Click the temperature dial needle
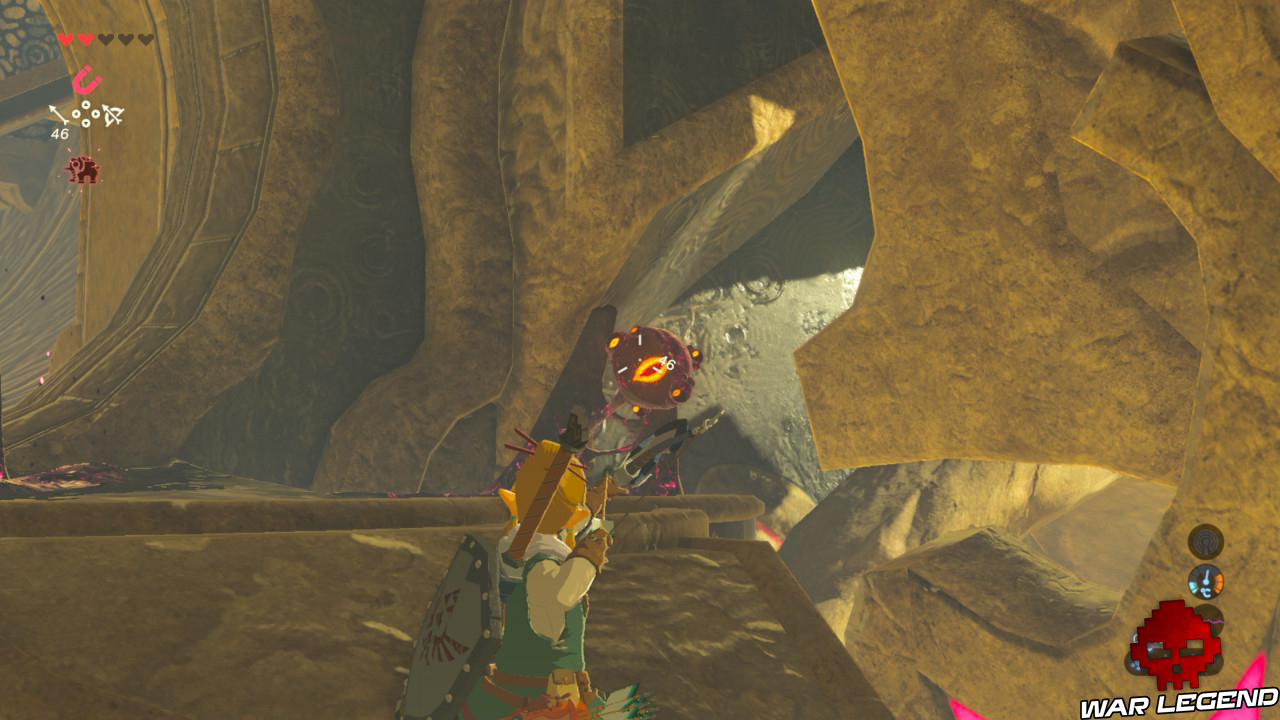The height and width of the screenshot is (720, 1280). [1204, 575]
